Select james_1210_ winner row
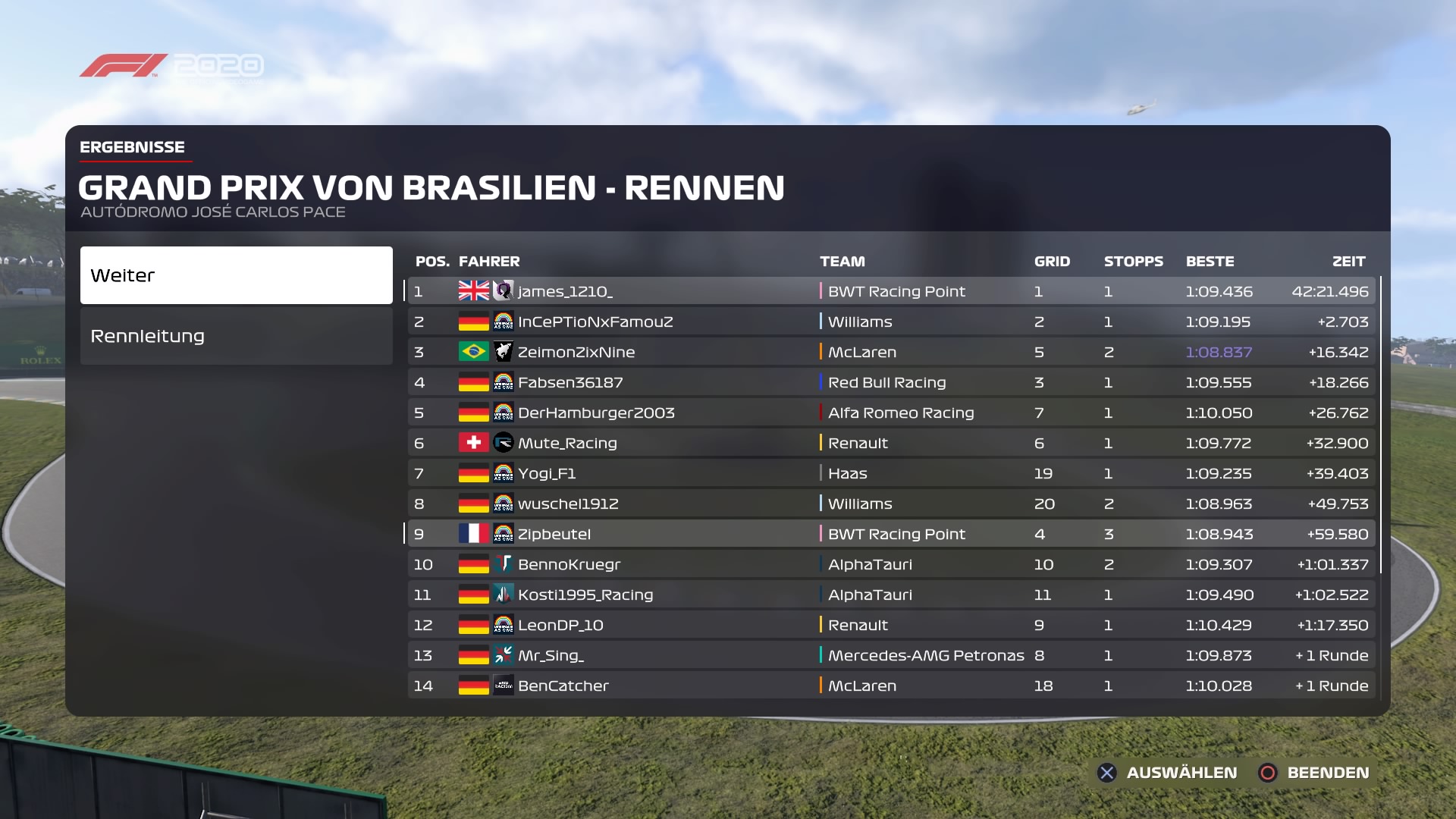This screenshot has height=819, width=1456. pyautogui.click(x=891, y=291)
